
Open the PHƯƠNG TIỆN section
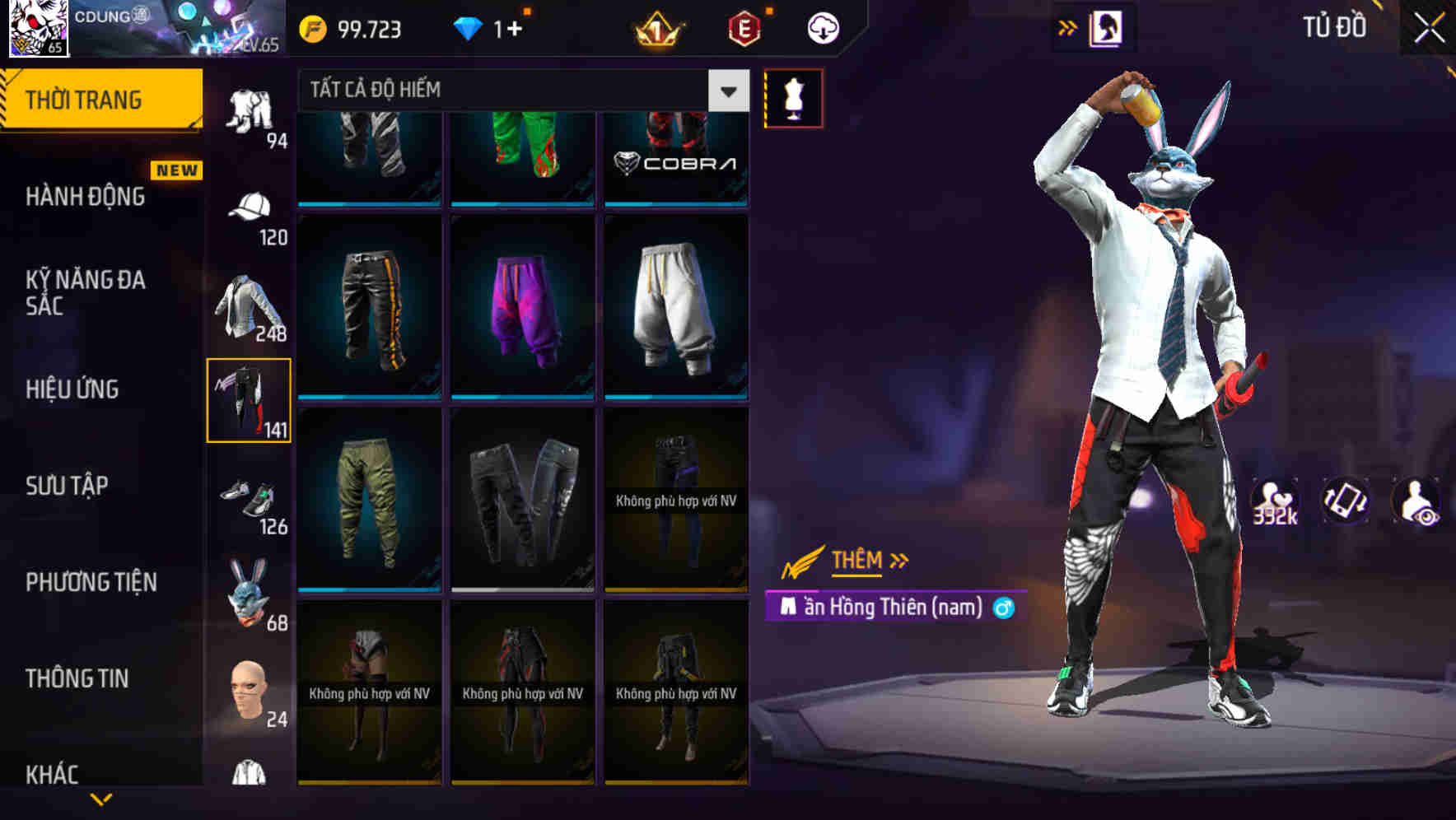coord(91,580)
